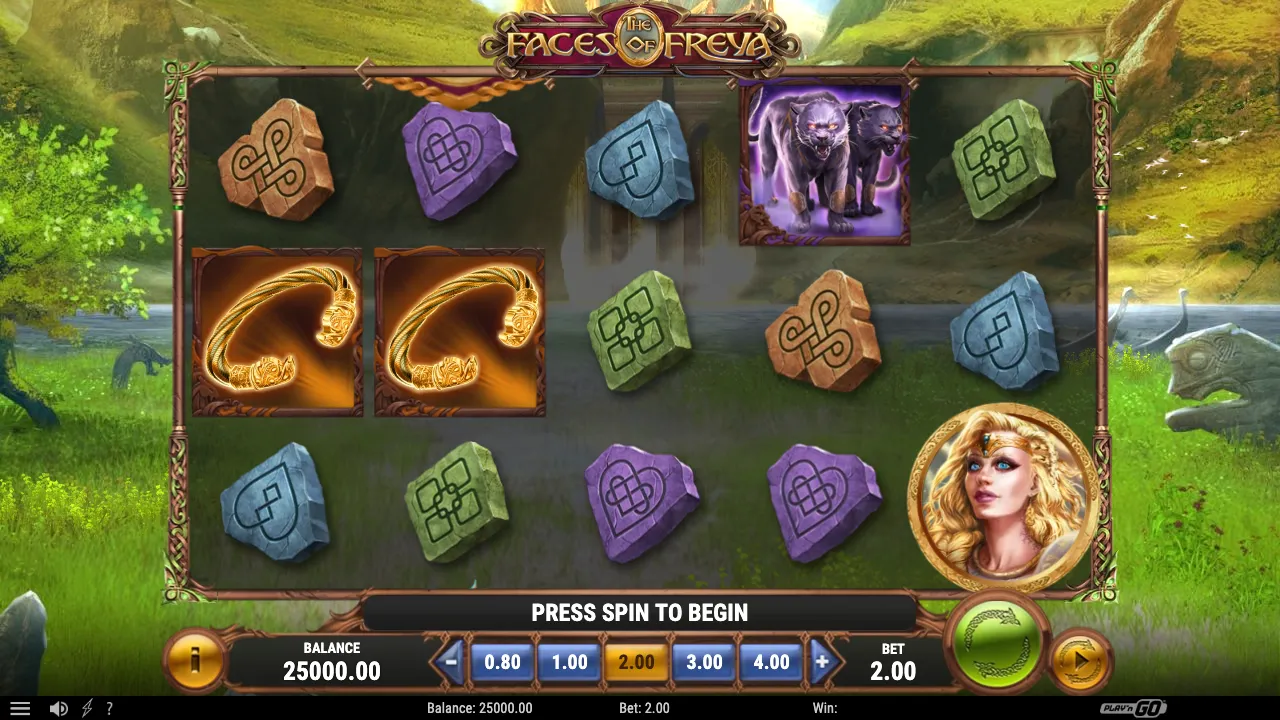Select the 3.00 bet level
The height and width of the screenshot is (720, 1280).
coord(704,661)
